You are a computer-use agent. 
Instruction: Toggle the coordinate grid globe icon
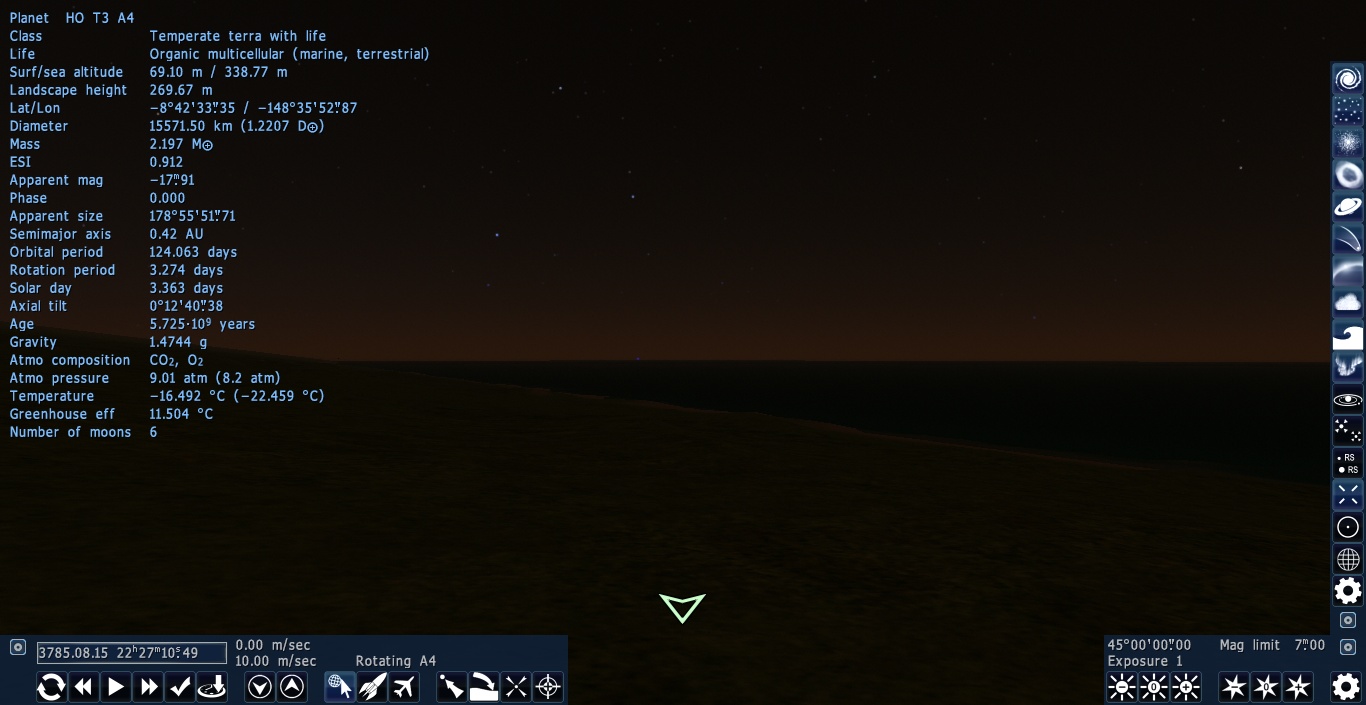coord(1348,559)
